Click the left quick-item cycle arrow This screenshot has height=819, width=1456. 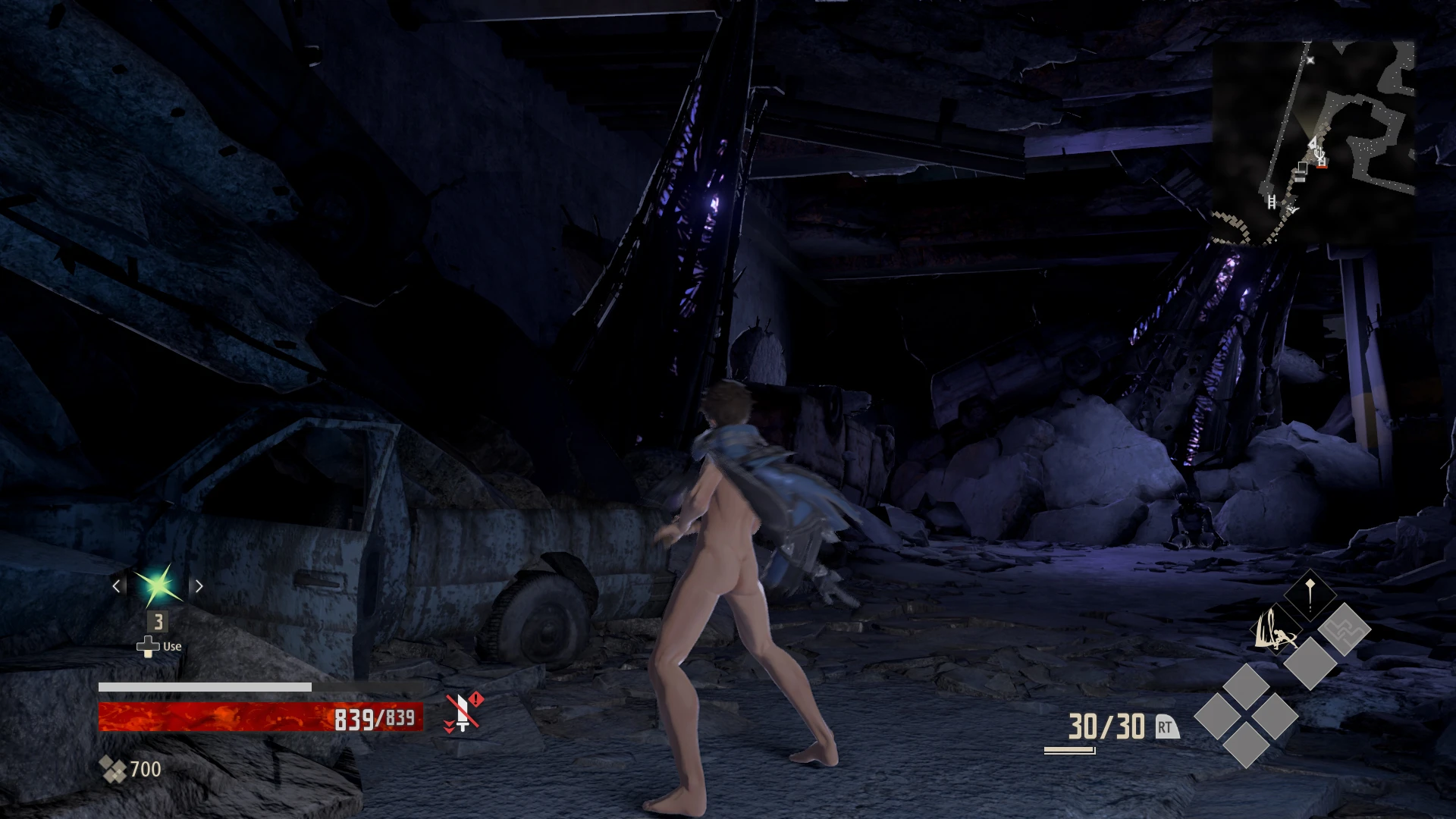tap(118, 585)
